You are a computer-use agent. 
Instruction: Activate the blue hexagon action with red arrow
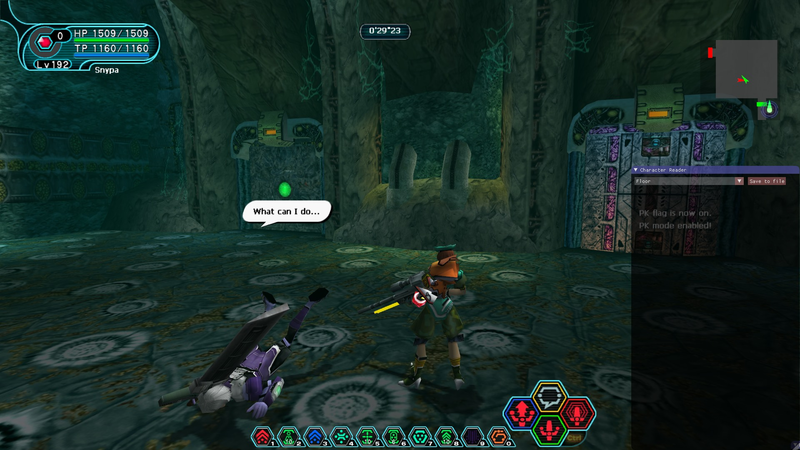click(x=521, y=411)
